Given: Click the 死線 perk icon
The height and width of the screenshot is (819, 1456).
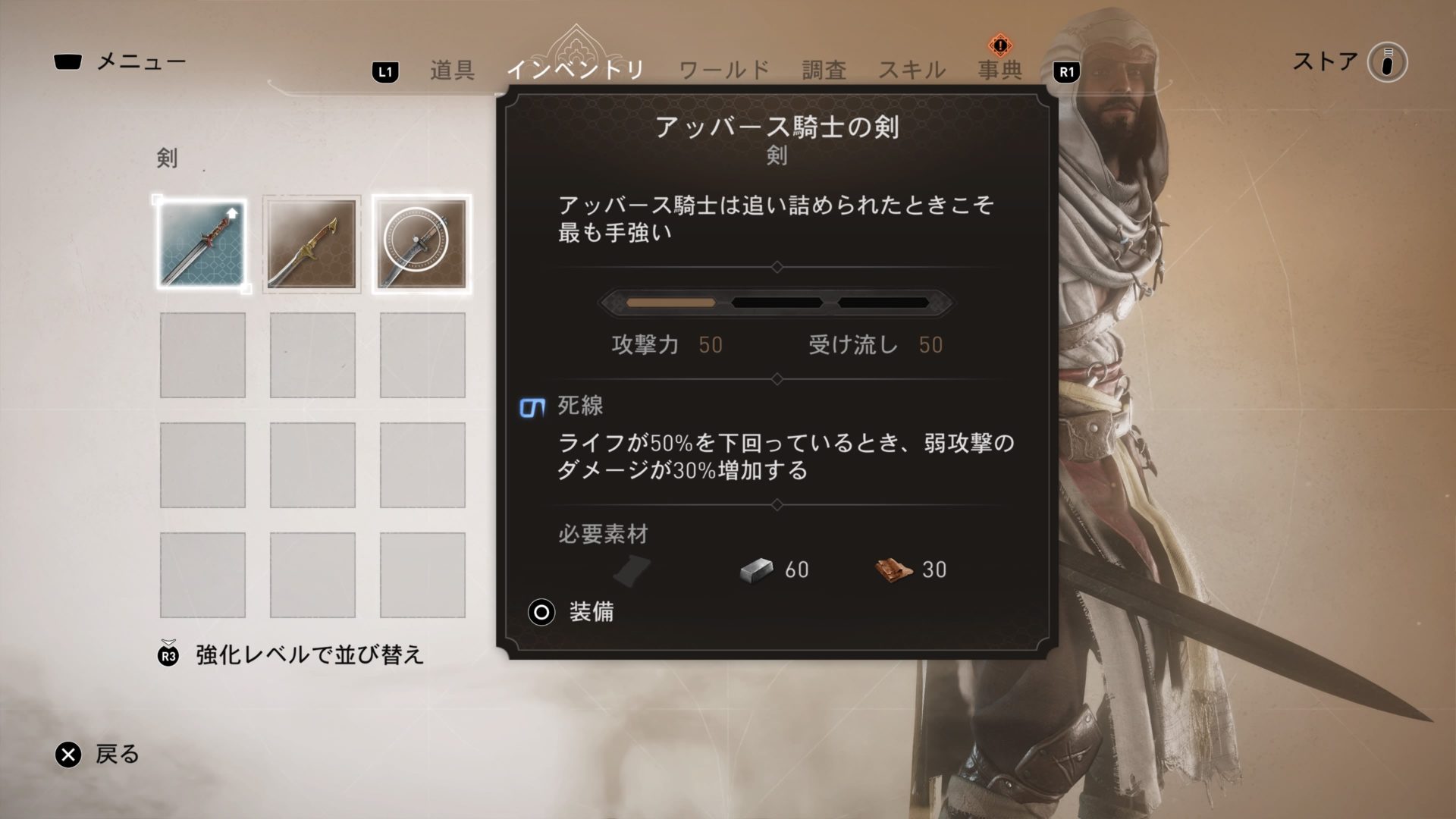Looking at the screenshot, I should (530, 407).
